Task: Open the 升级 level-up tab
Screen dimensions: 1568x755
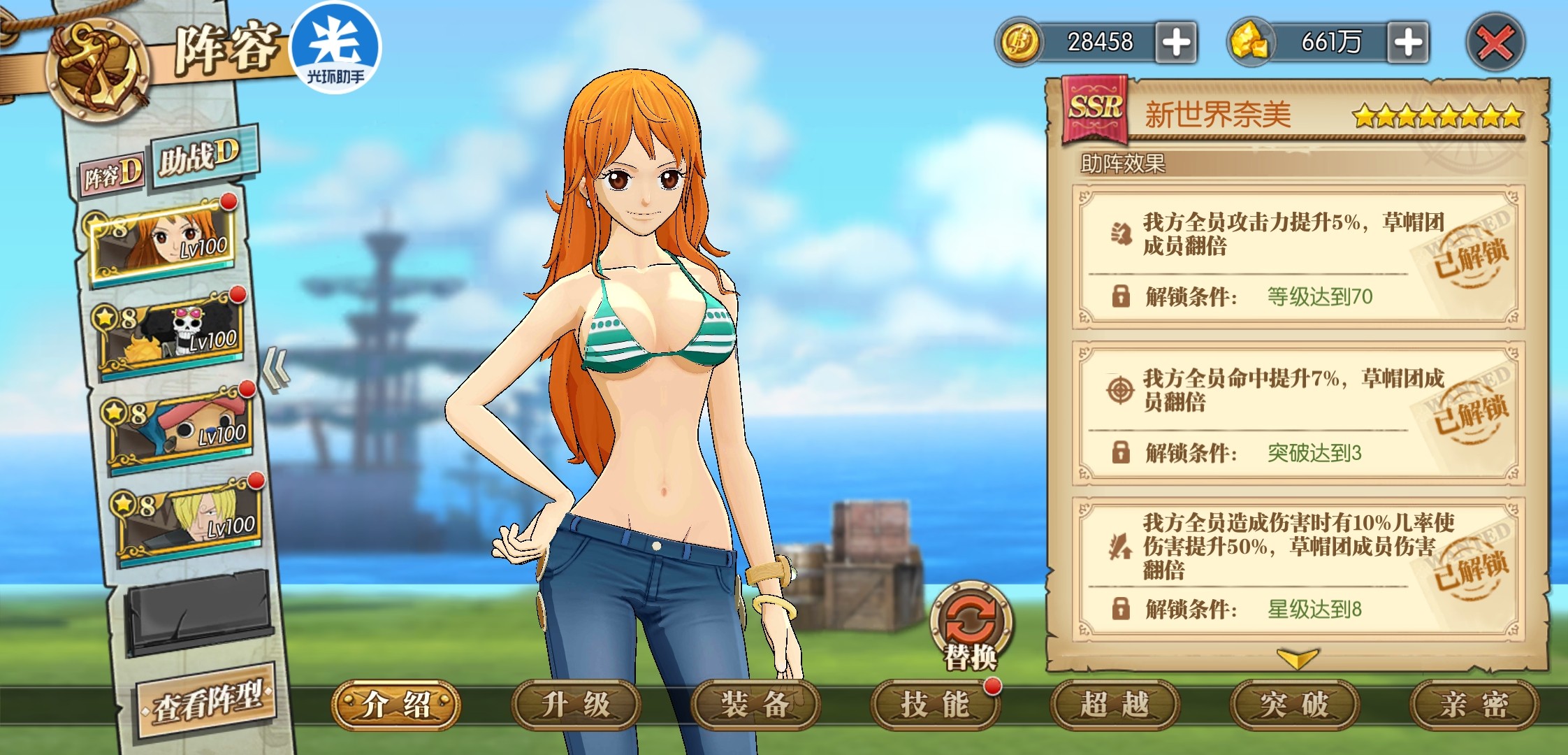Action: (x=576, y=705)
